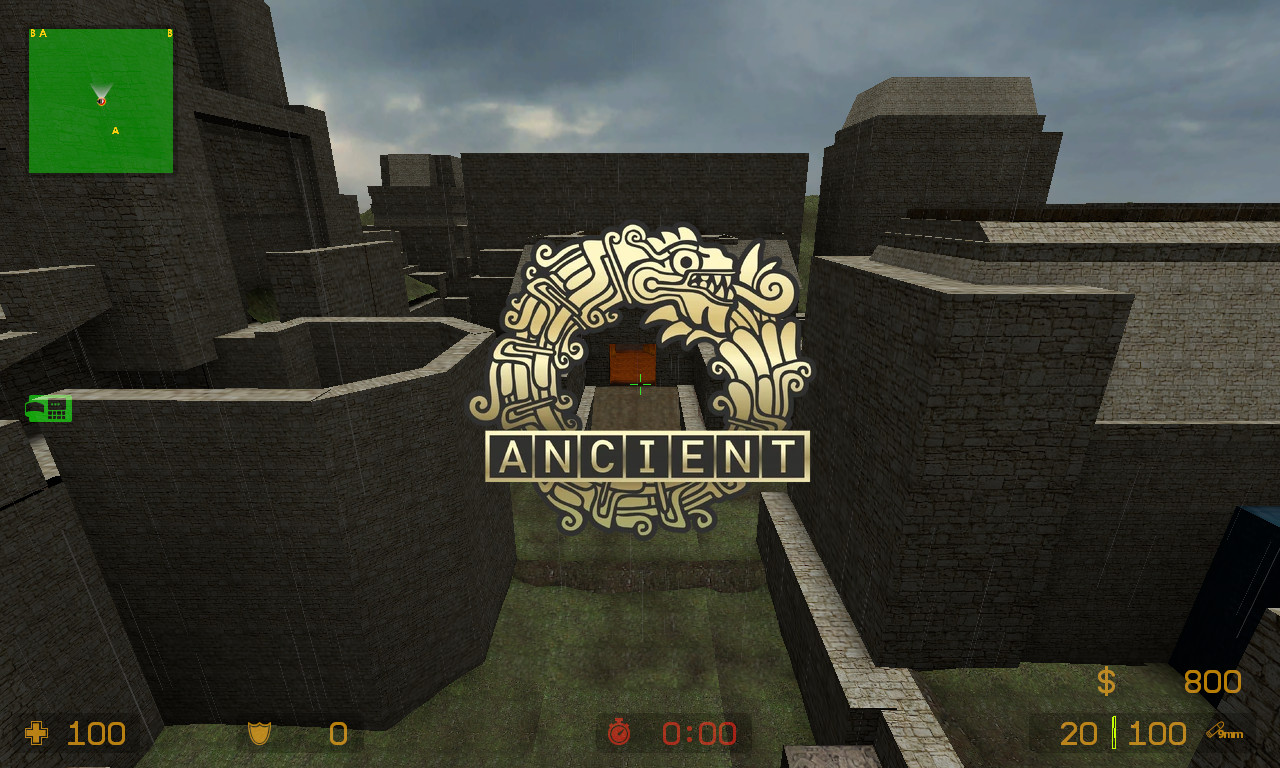Click the dollar sign money icon

(x=1106, y=682)
